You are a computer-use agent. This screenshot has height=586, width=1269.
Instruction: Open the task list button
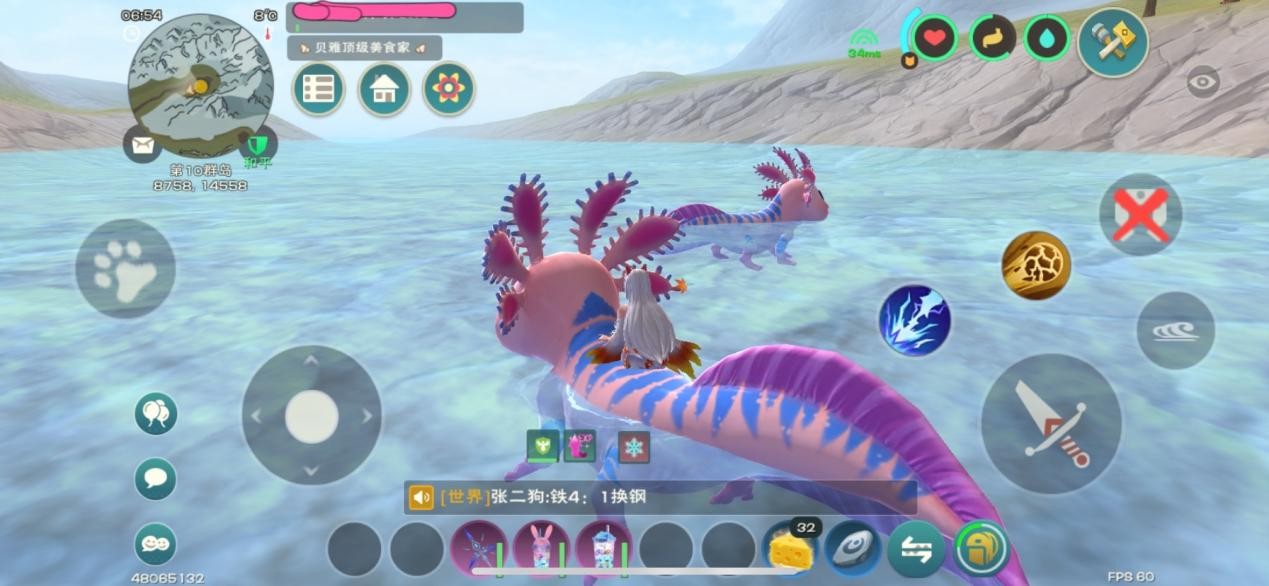(x=318, y=89)
